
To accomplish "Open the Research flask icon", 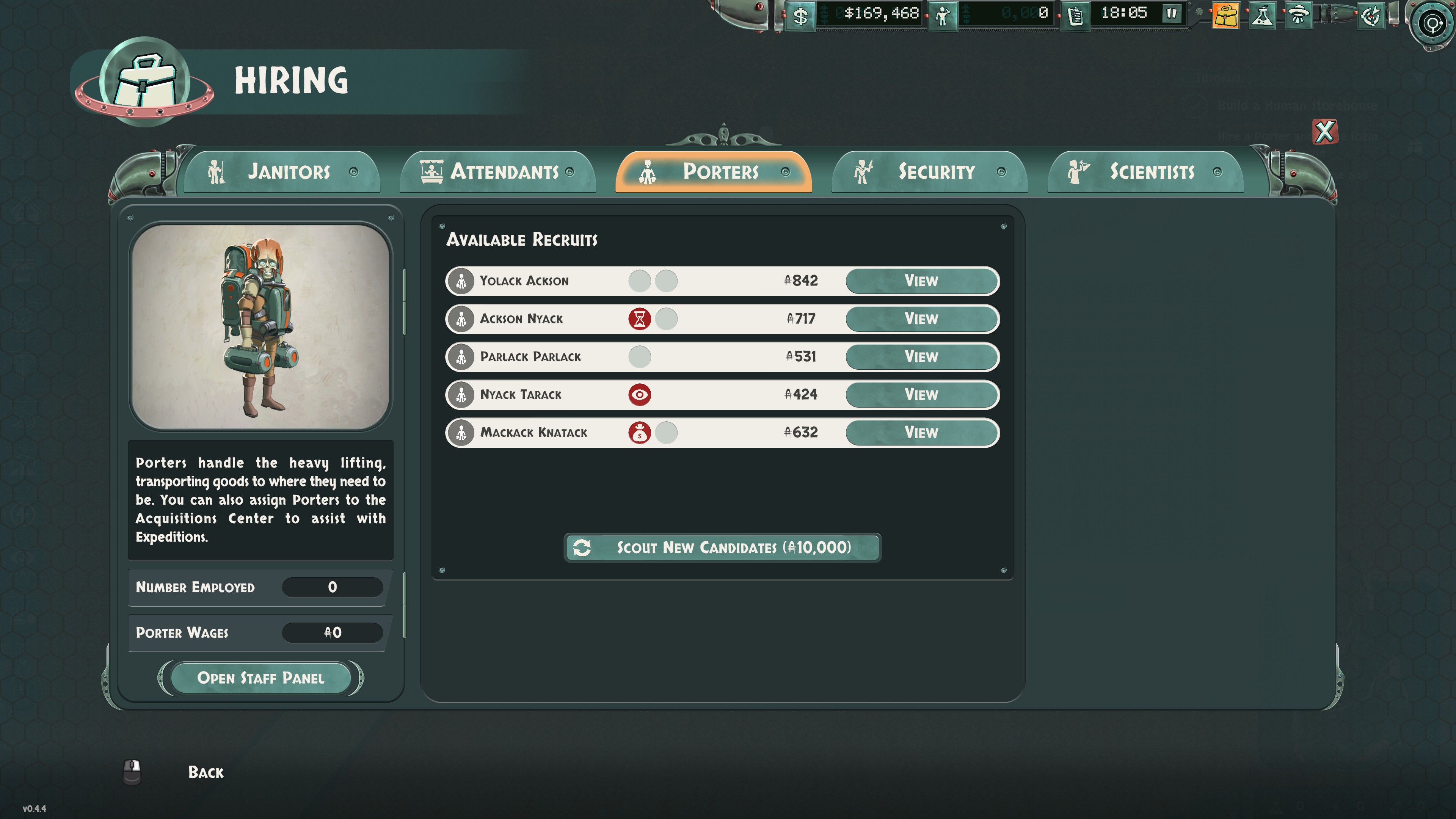I will [1263, 15].
